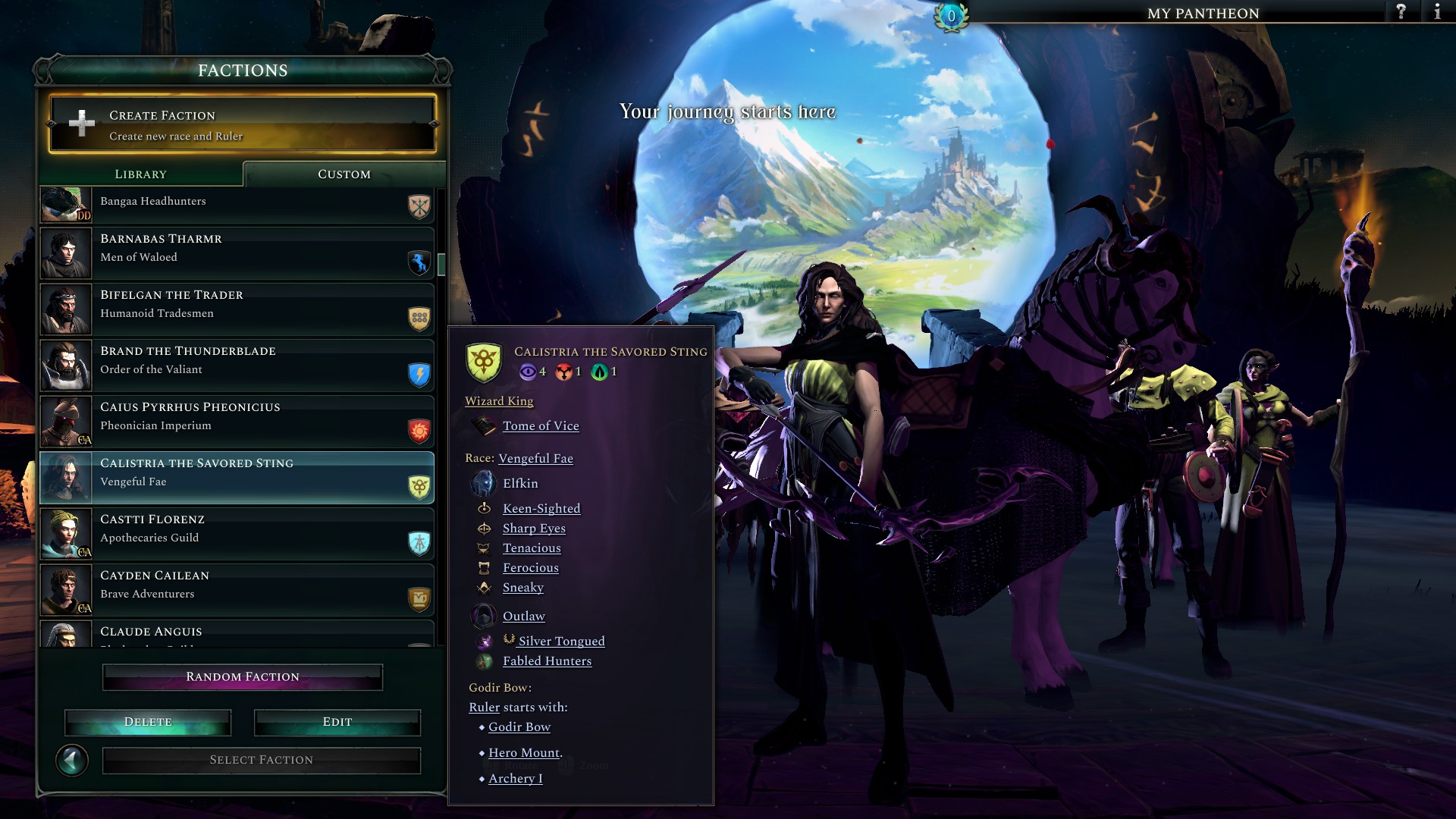Click the Tome of Vice book icon
Image resolution: width=1456 pixels, height=819 pixels.
485,425
